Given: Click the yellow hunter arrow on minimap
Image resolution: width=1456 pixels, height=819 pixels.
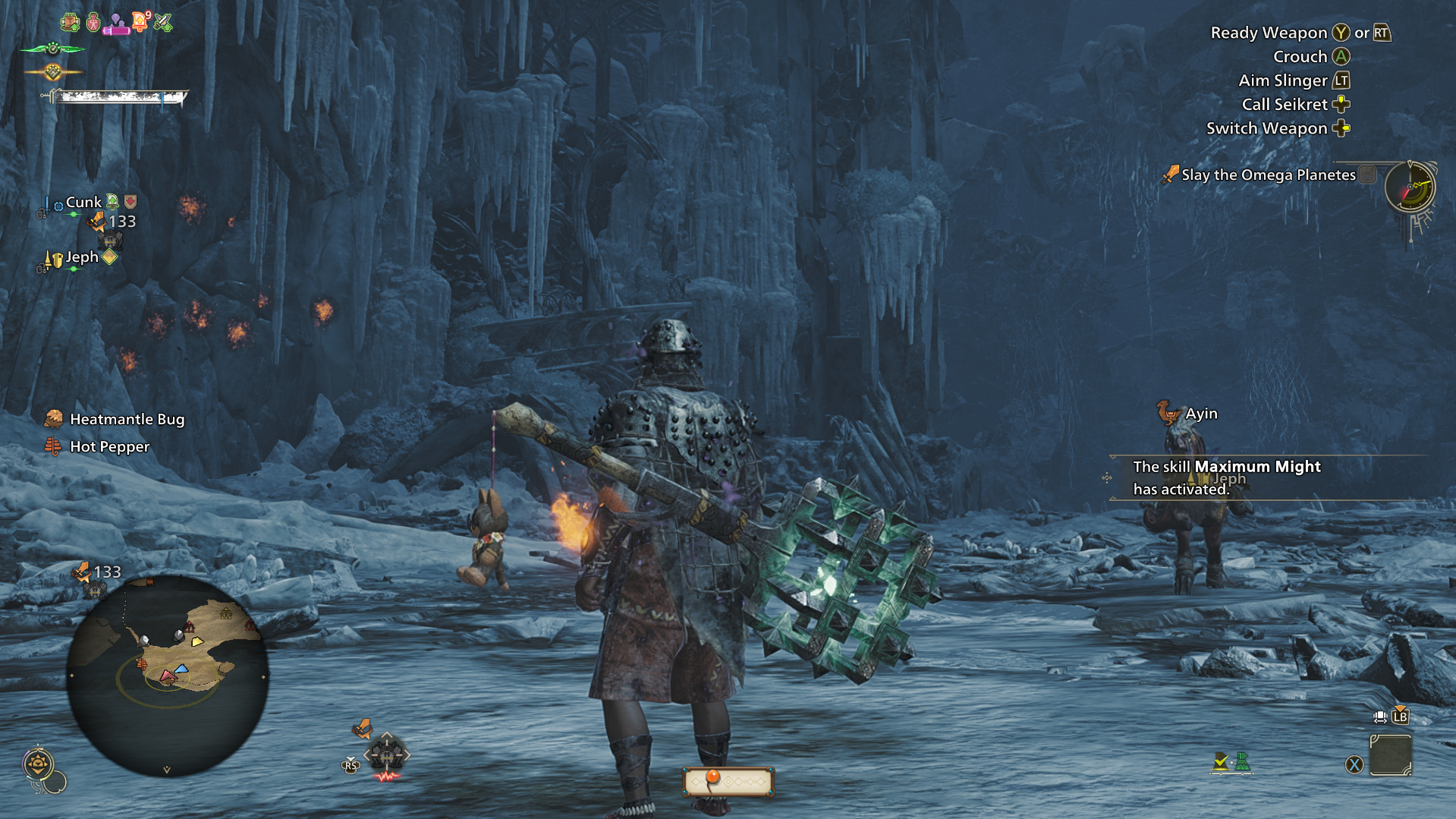Looking at the screenshot, I should [x=197, y=642].
